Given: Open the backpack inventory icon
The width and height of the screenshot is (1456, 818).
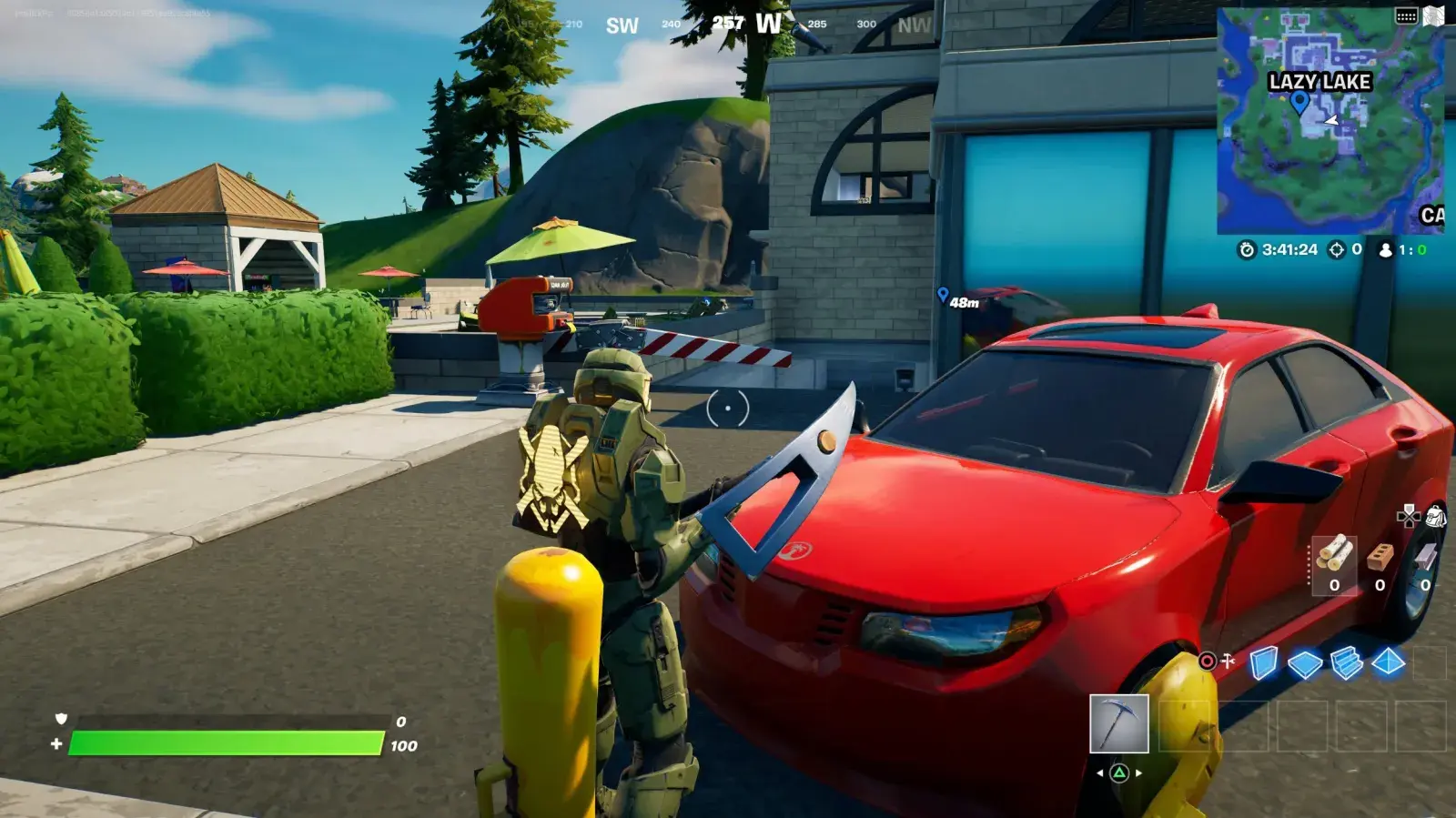Looking at the screenshot, I should pyautogui.click(x=1435, y=517).
